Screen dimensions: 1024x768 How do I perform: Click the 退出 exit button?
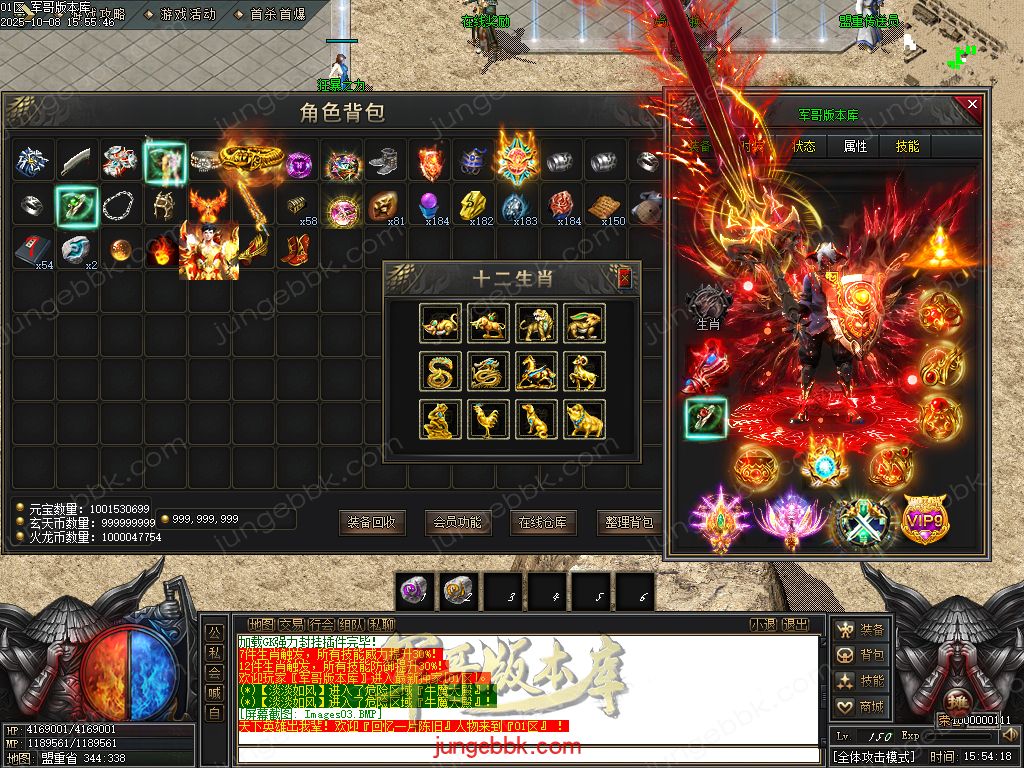click(795, 624)
